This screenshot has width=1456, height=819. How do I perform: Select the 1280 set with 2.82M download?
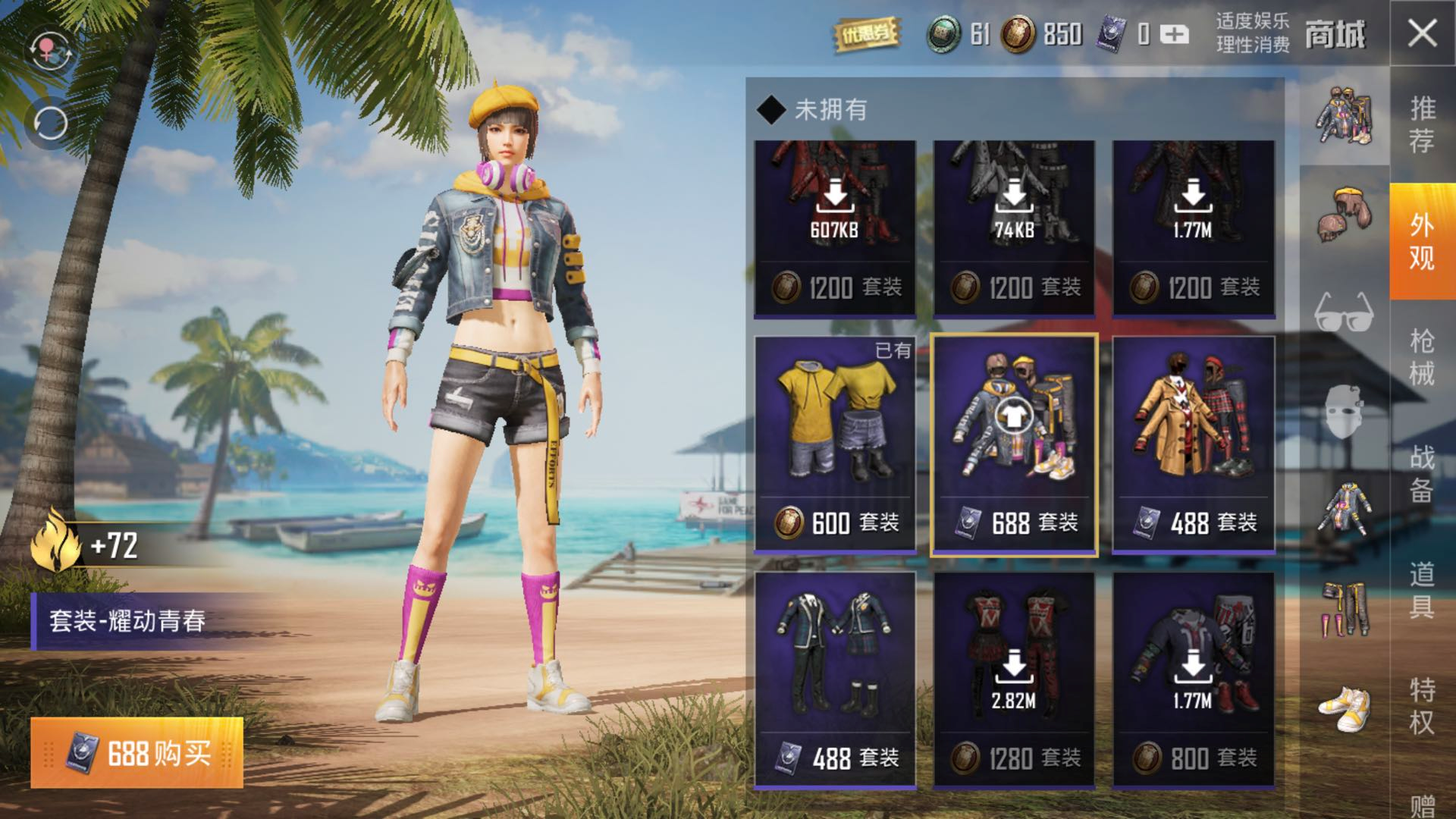tap(1014, 679)
